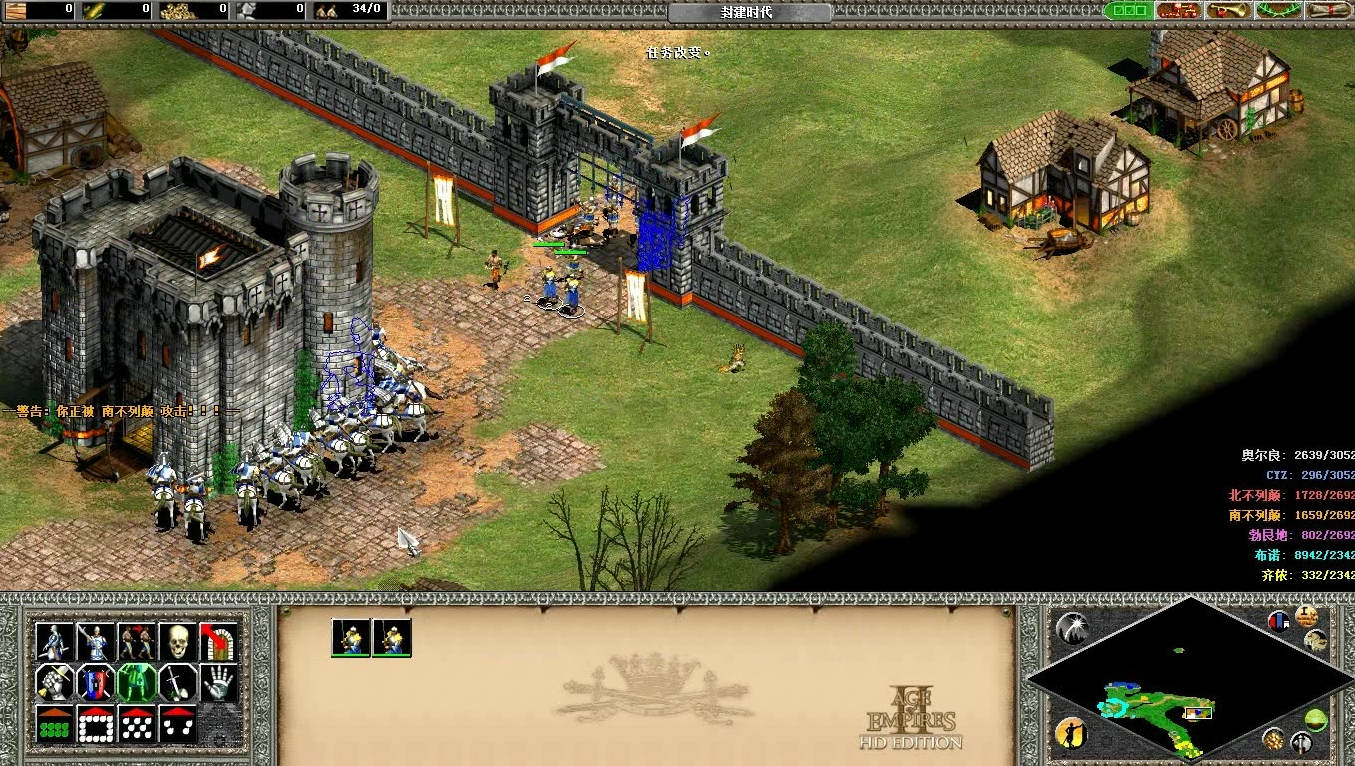The height and width of the screenshot is (766, 1355).
Task: Open the game menu scroll button
Action: point(1329,10)
